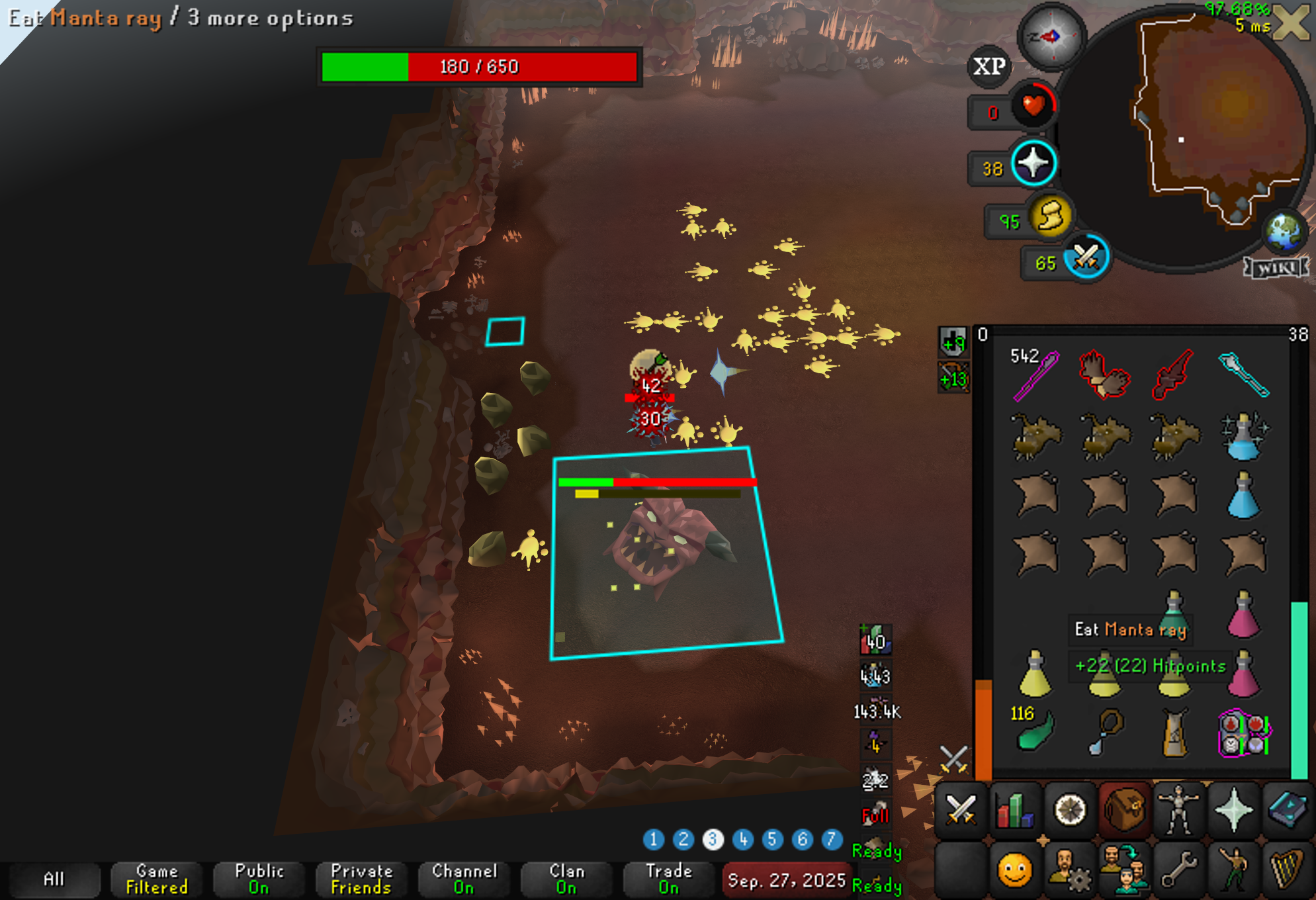The height and width of the screenshot is (900, 1316).
Task: Open the Skills tab
Action: click(1015, 810)
